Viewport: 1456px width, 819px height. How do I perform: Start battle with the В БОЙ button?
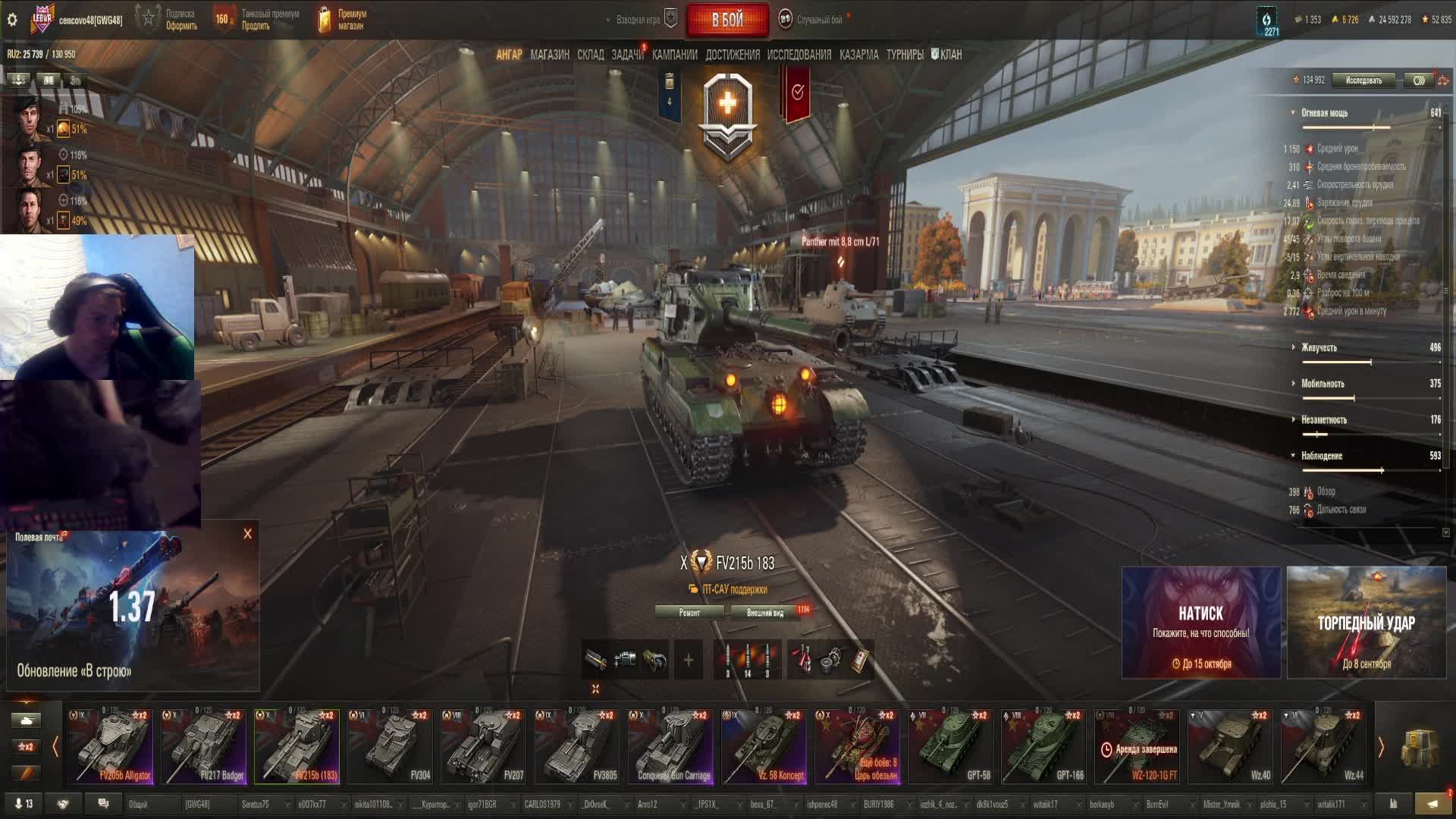726,20
